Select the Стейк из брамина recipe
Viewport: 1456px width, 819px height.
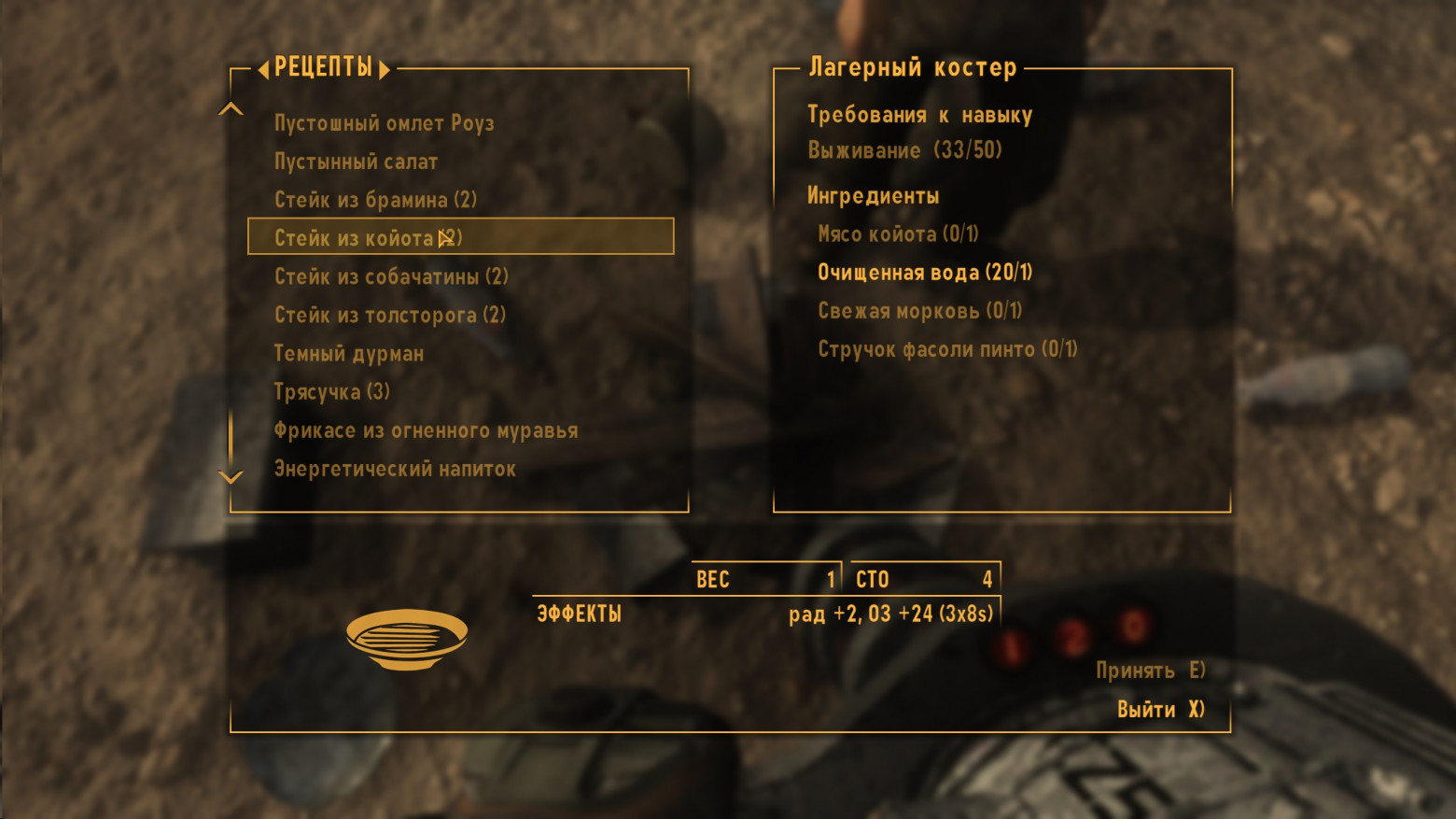click(376, 199)
